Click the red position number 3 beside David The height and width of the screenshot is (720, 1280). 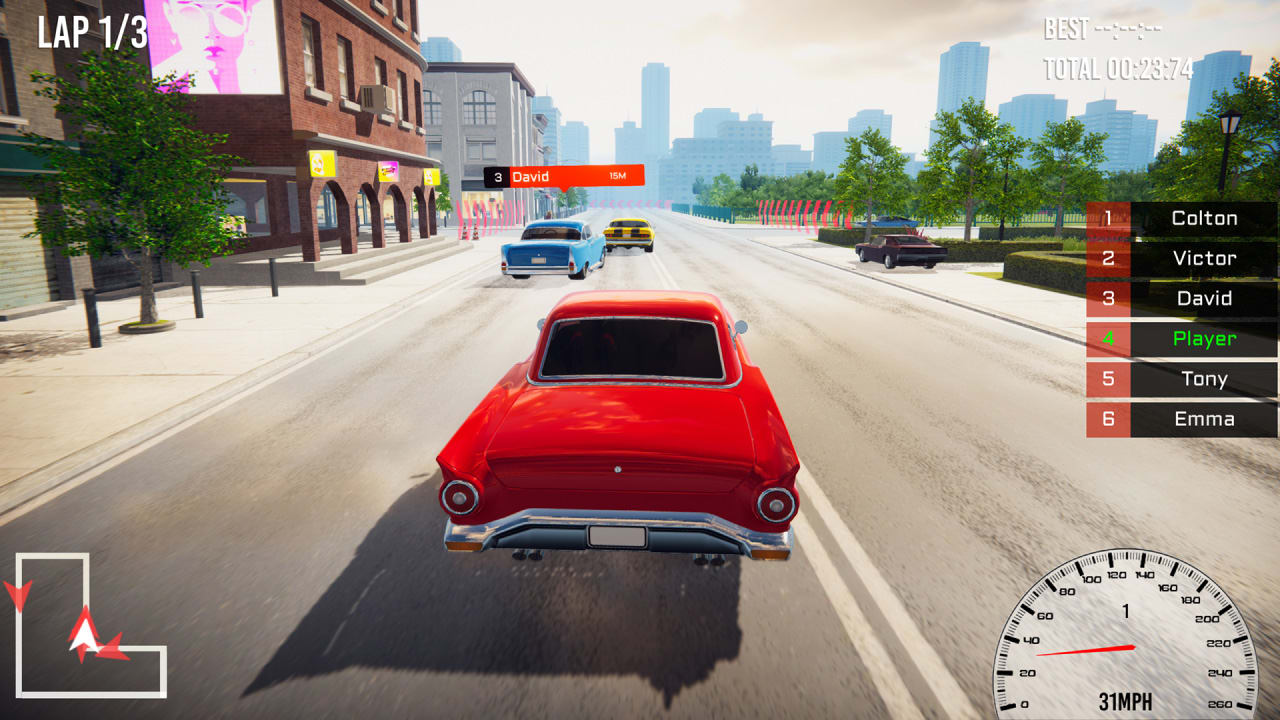[1108, 299]
